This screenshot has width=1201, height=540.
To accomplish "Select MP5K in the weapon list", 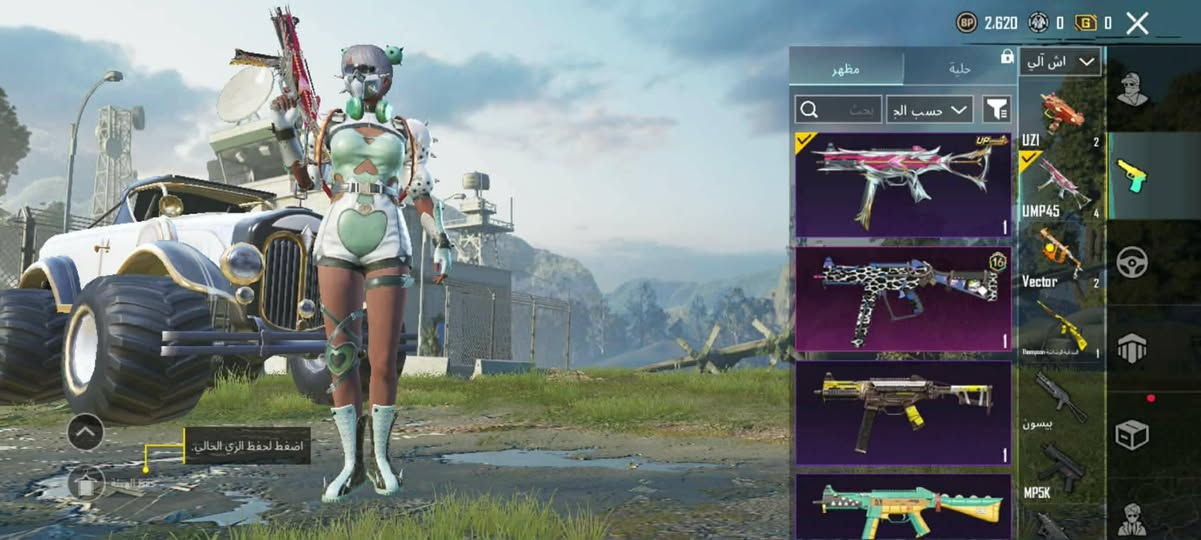I will (x=1061, y=468).
